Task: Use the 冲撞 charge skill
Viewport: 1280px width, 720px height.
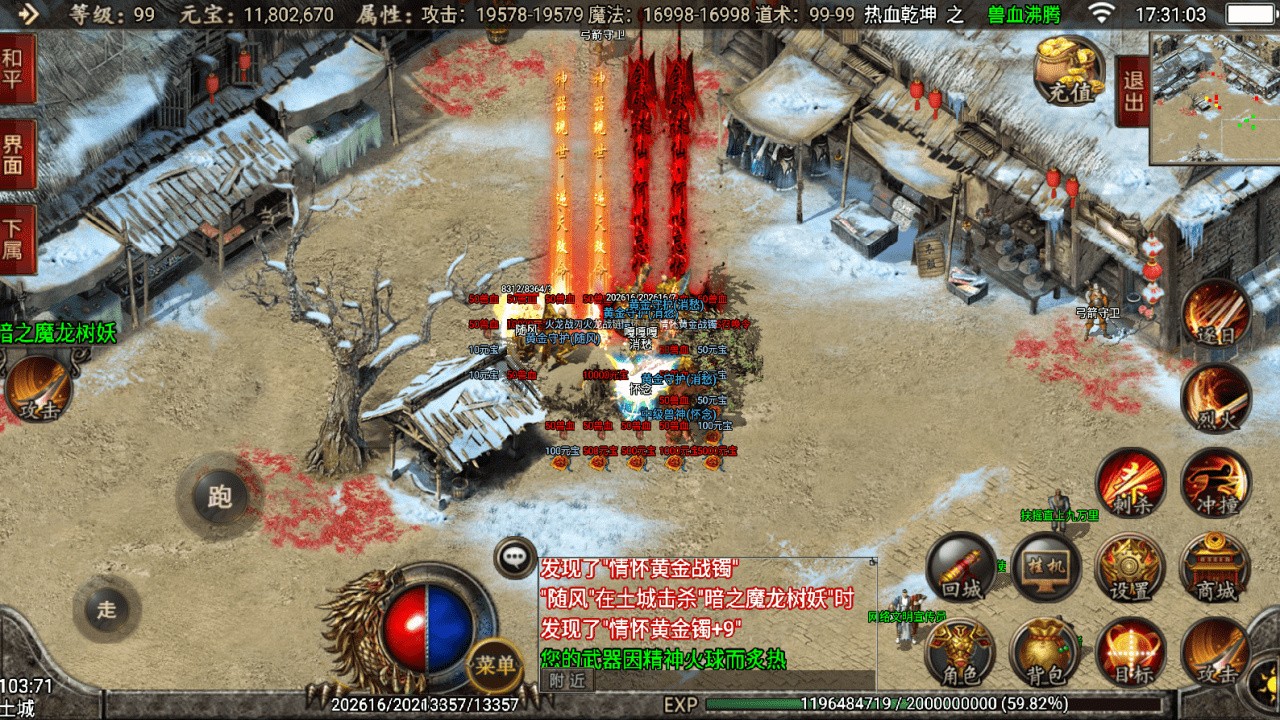Action: click(1215, 483)
